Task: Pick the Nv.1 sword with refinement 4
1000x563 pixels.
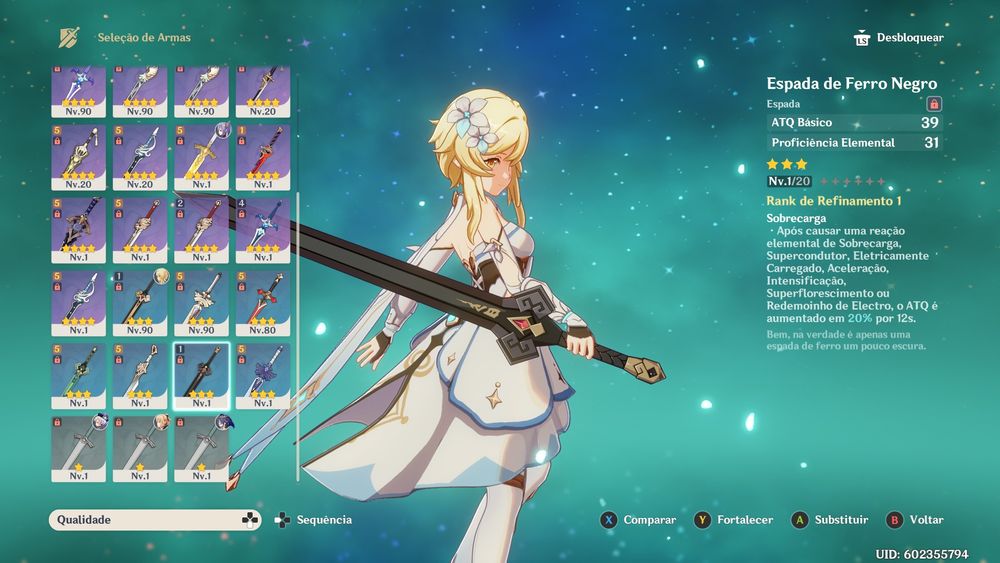Action: (x=262, y=230)
